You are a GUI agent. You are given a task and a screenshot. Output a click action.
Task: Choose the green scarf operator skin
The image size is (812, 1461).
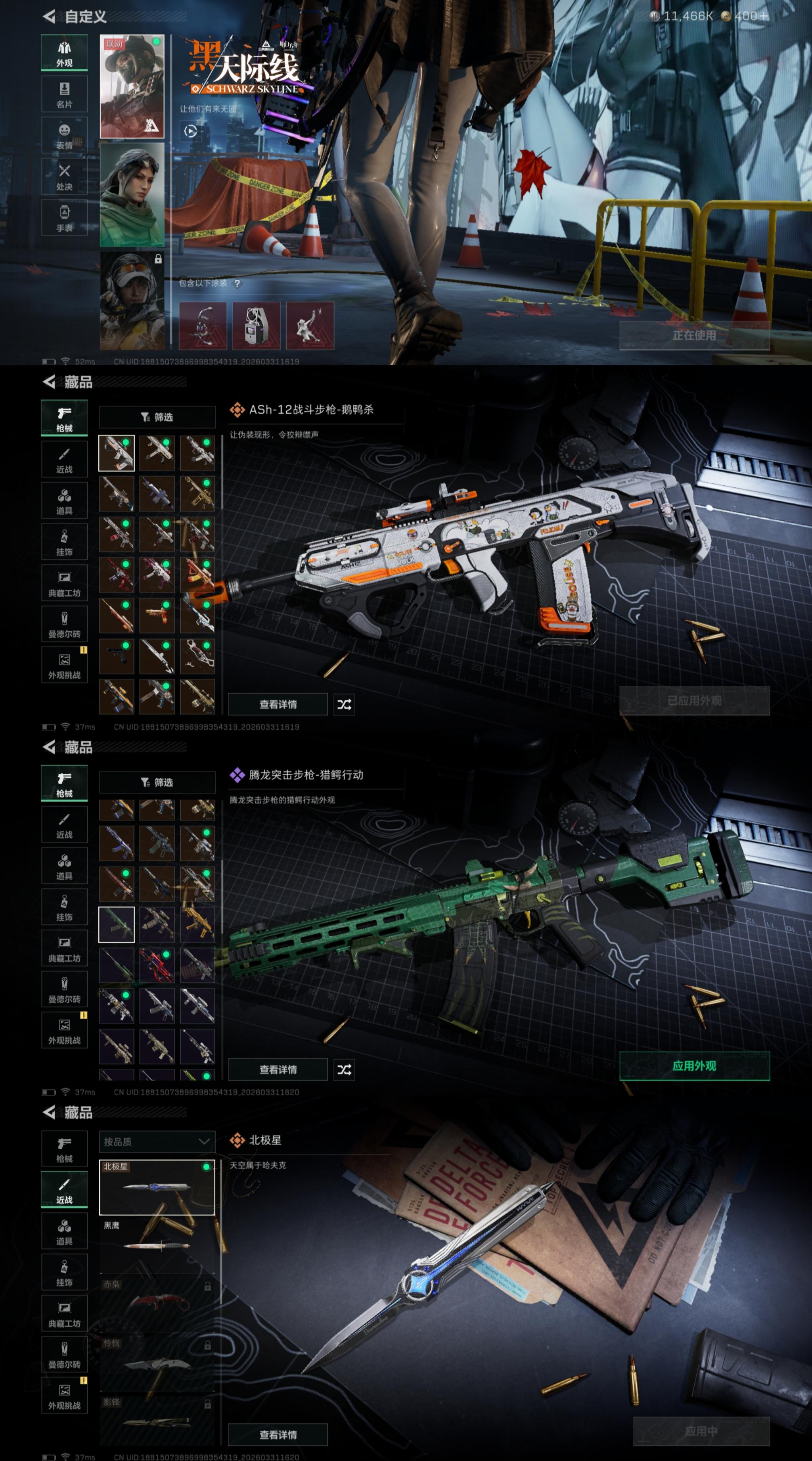tap(132, 195)
